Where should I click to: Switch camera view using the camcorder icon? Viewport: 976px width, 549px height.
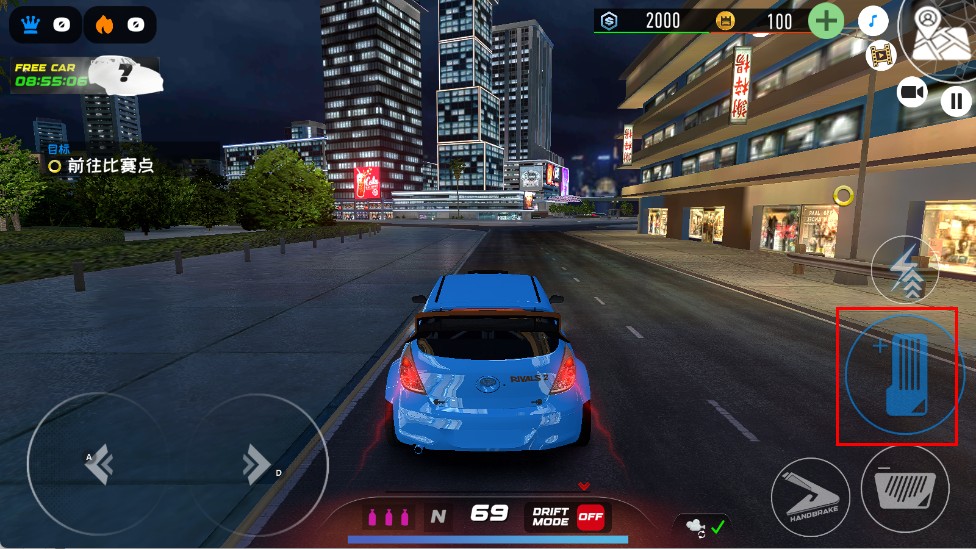click(912, 93)
